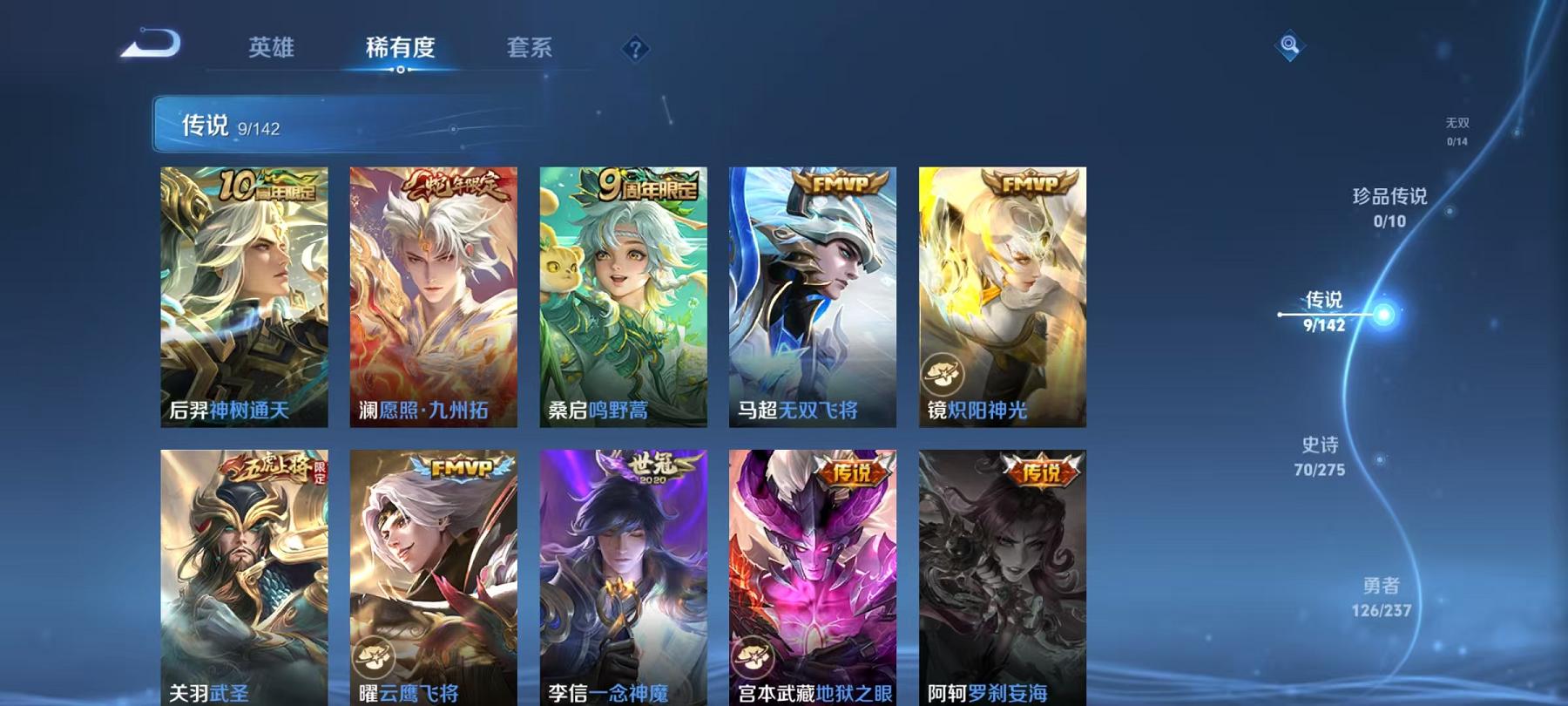Open 珍品传说 0/10 rarity section
The width and height of the screenshot is (1568, 706).
pos(1389,209)
